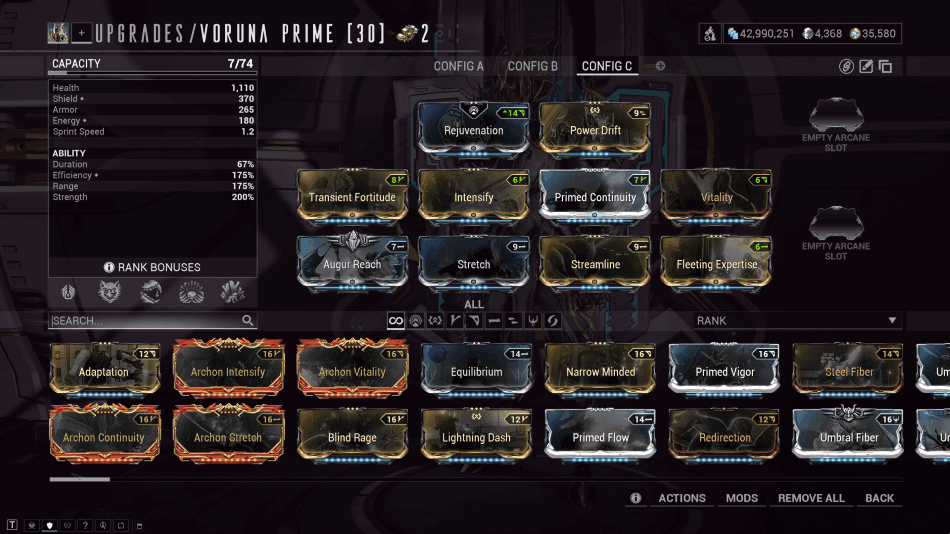Open the Actions menu
This screenshot has width=950, height=534.
point(682,498)
